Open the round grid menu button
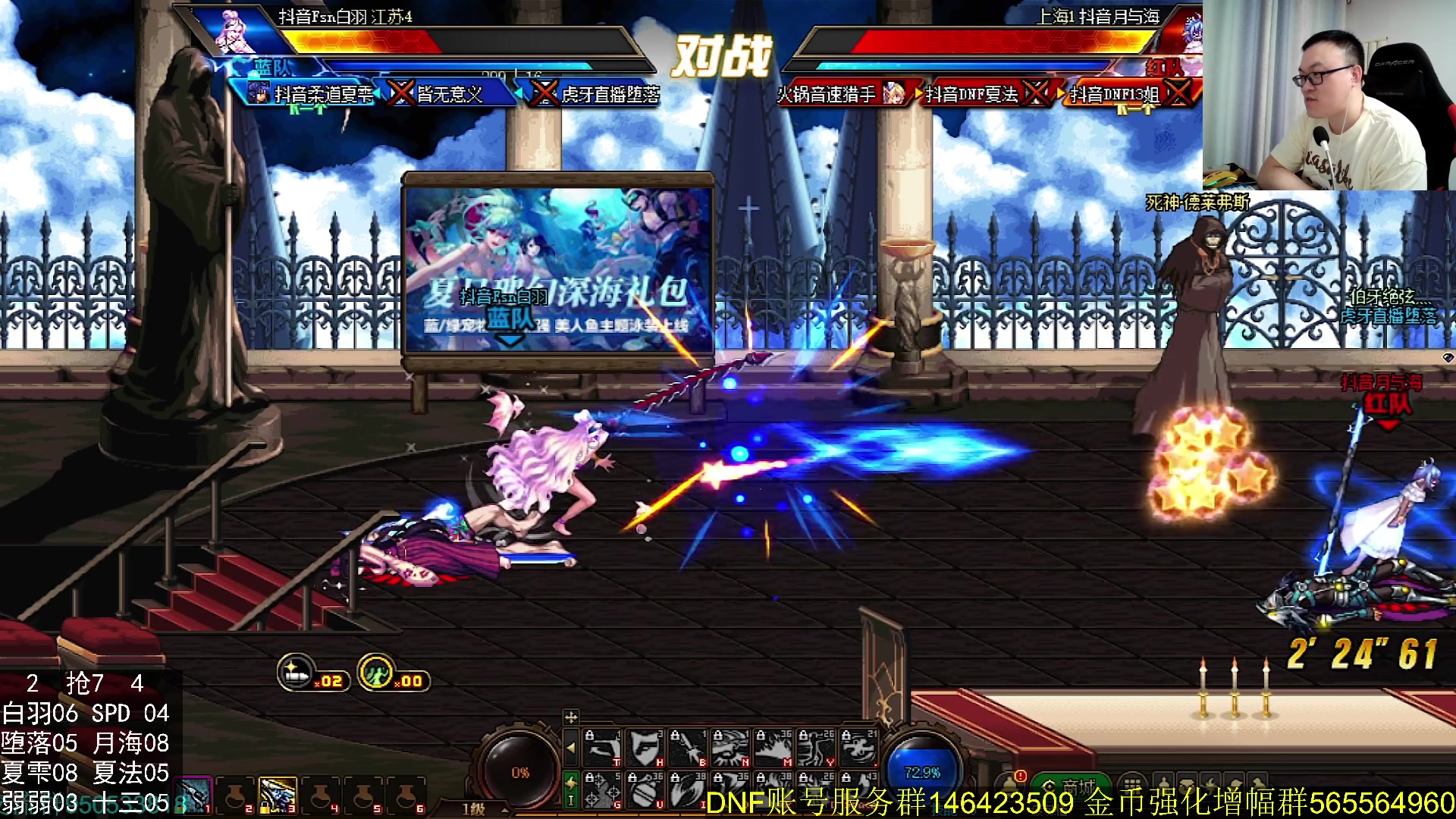This screenshot has height=819, width=1456. click(1131, 787)
